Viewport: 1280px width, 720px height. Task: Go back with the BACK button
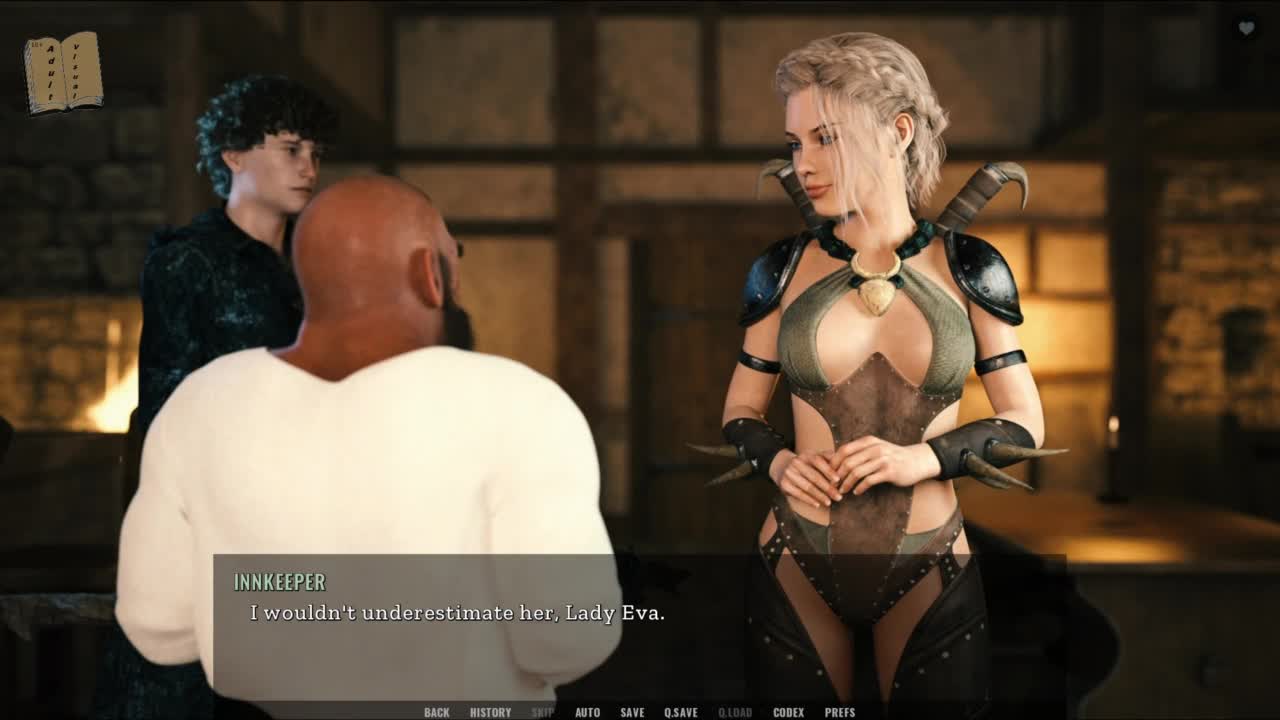point(436,712)
